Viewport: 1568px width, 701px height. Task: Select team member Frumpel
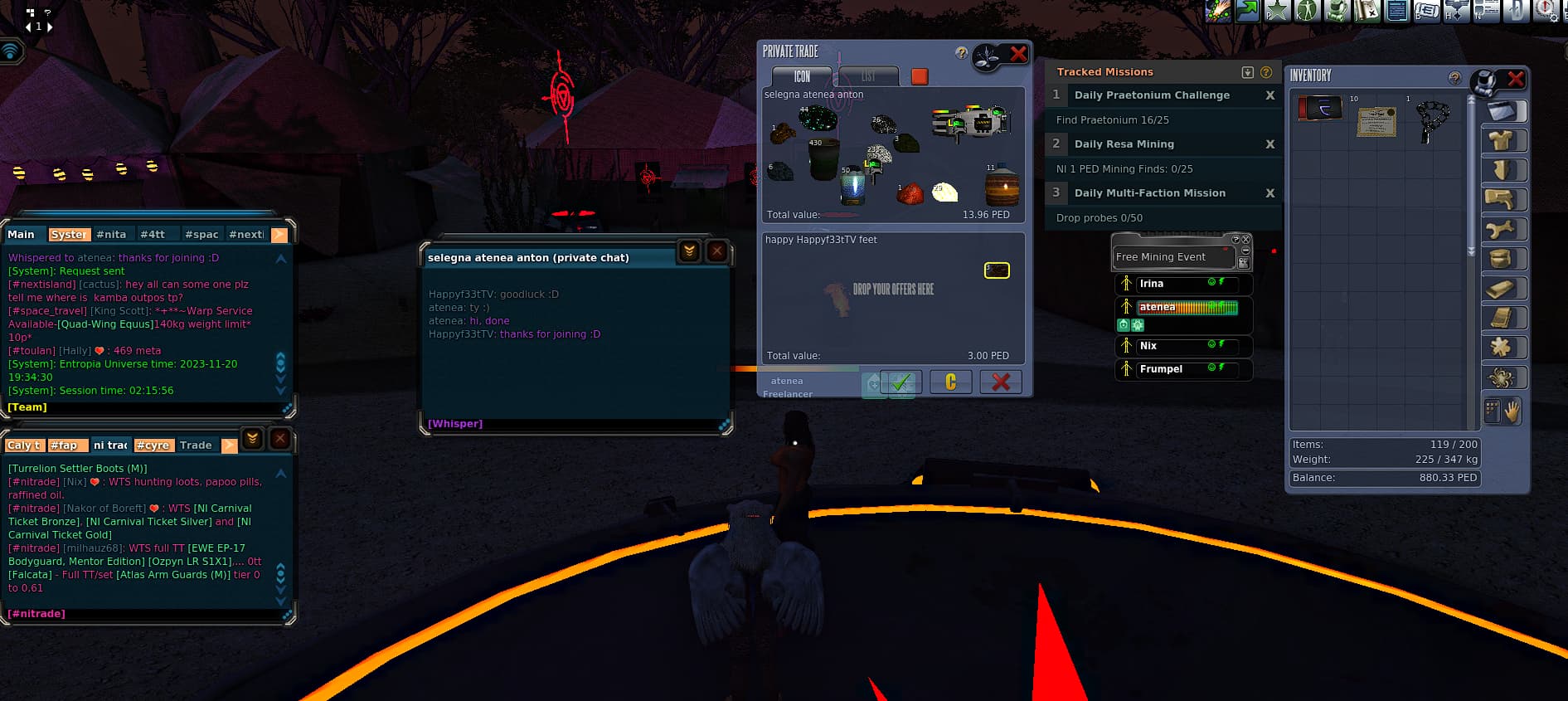tap(1161, 369)
